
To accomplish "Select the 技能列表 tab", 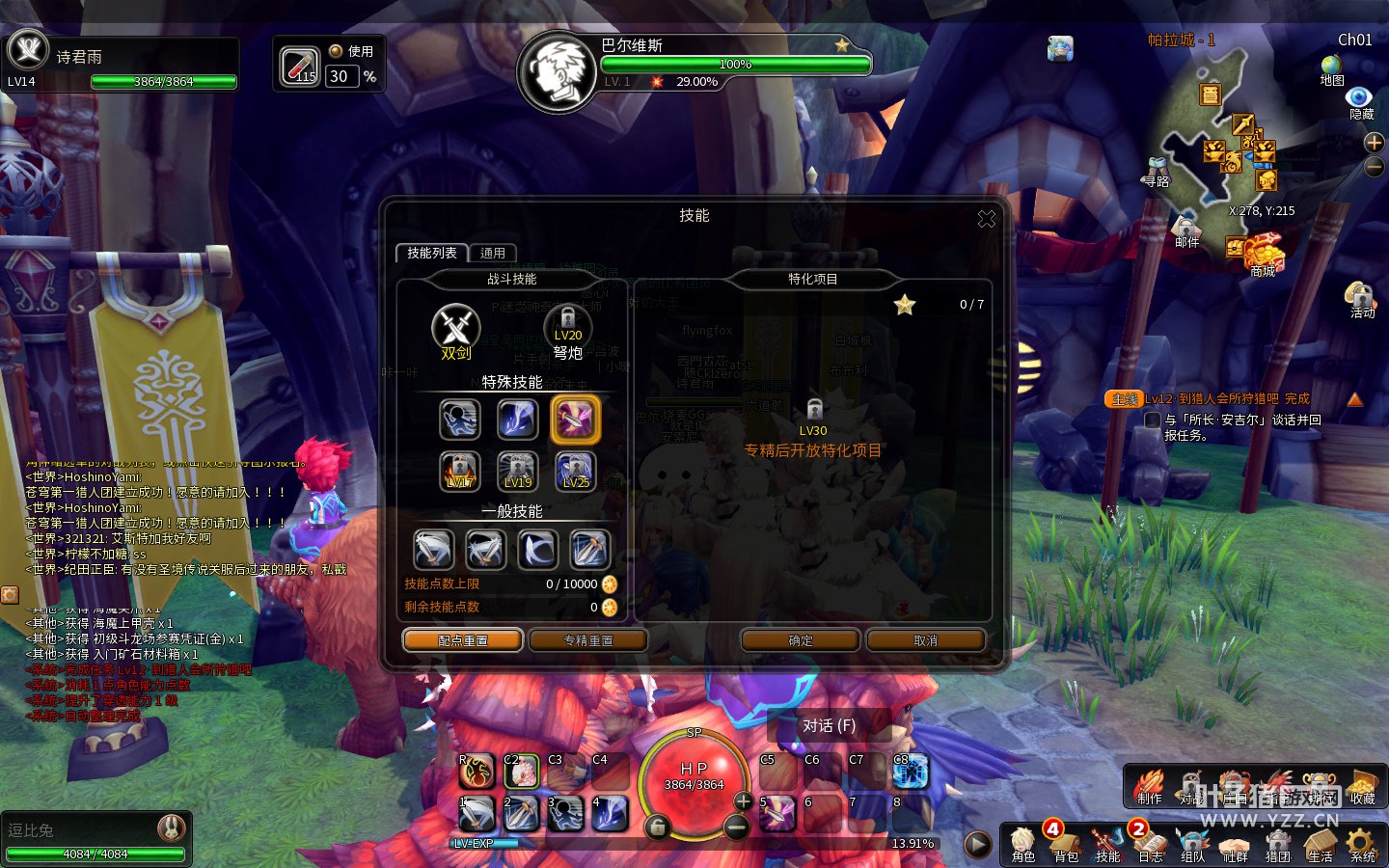I will tap(431, 253).
